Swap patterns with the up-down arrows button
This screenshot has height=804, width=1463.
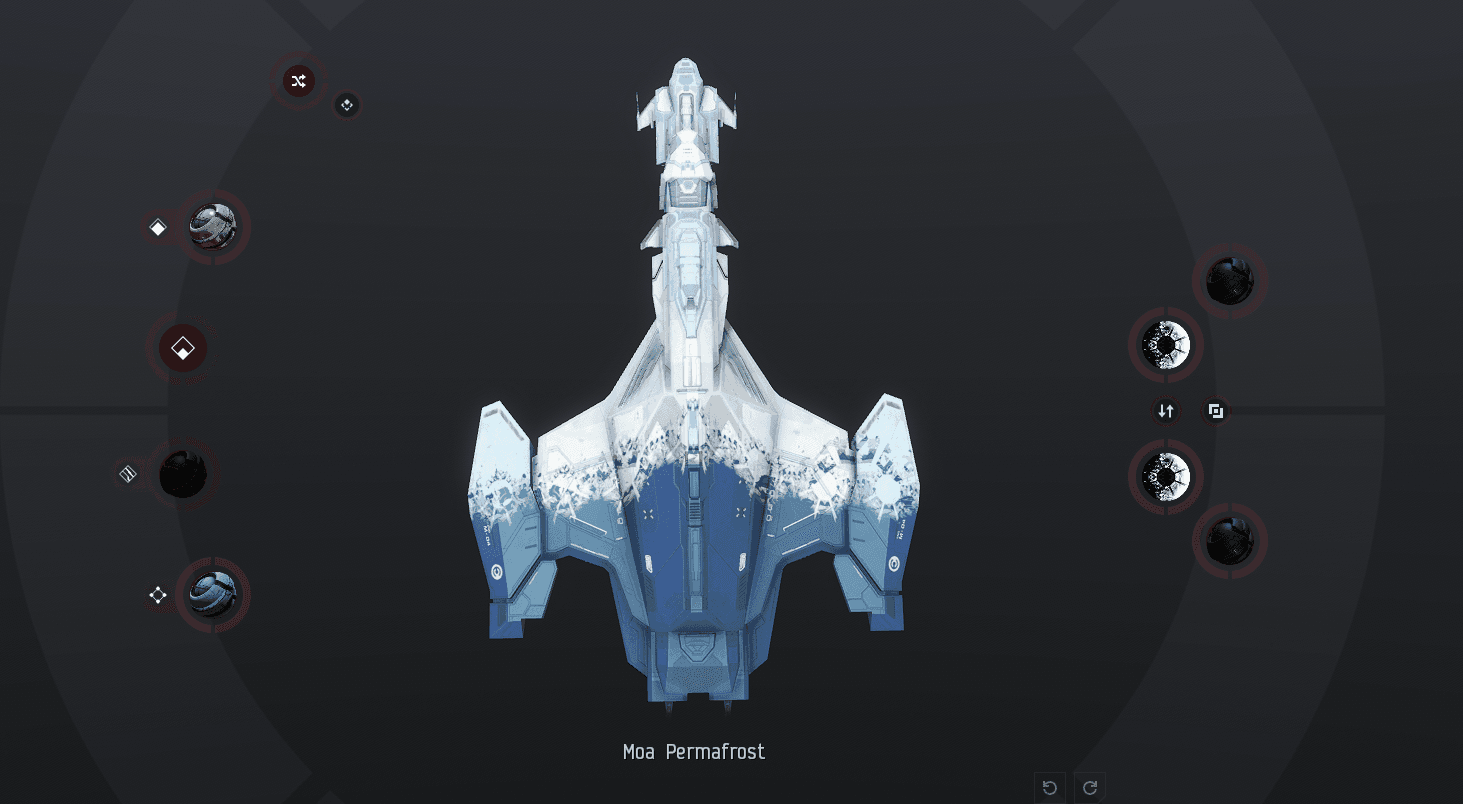[x=1166, y=411]
